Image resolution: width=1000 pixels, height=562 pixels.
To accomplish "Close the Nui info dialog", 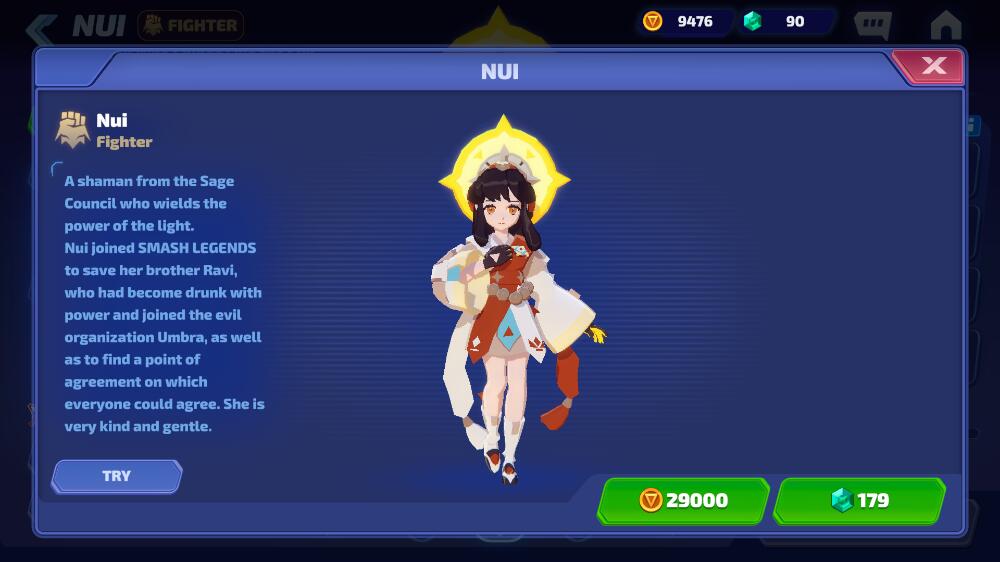I will [x=933, y=66].
